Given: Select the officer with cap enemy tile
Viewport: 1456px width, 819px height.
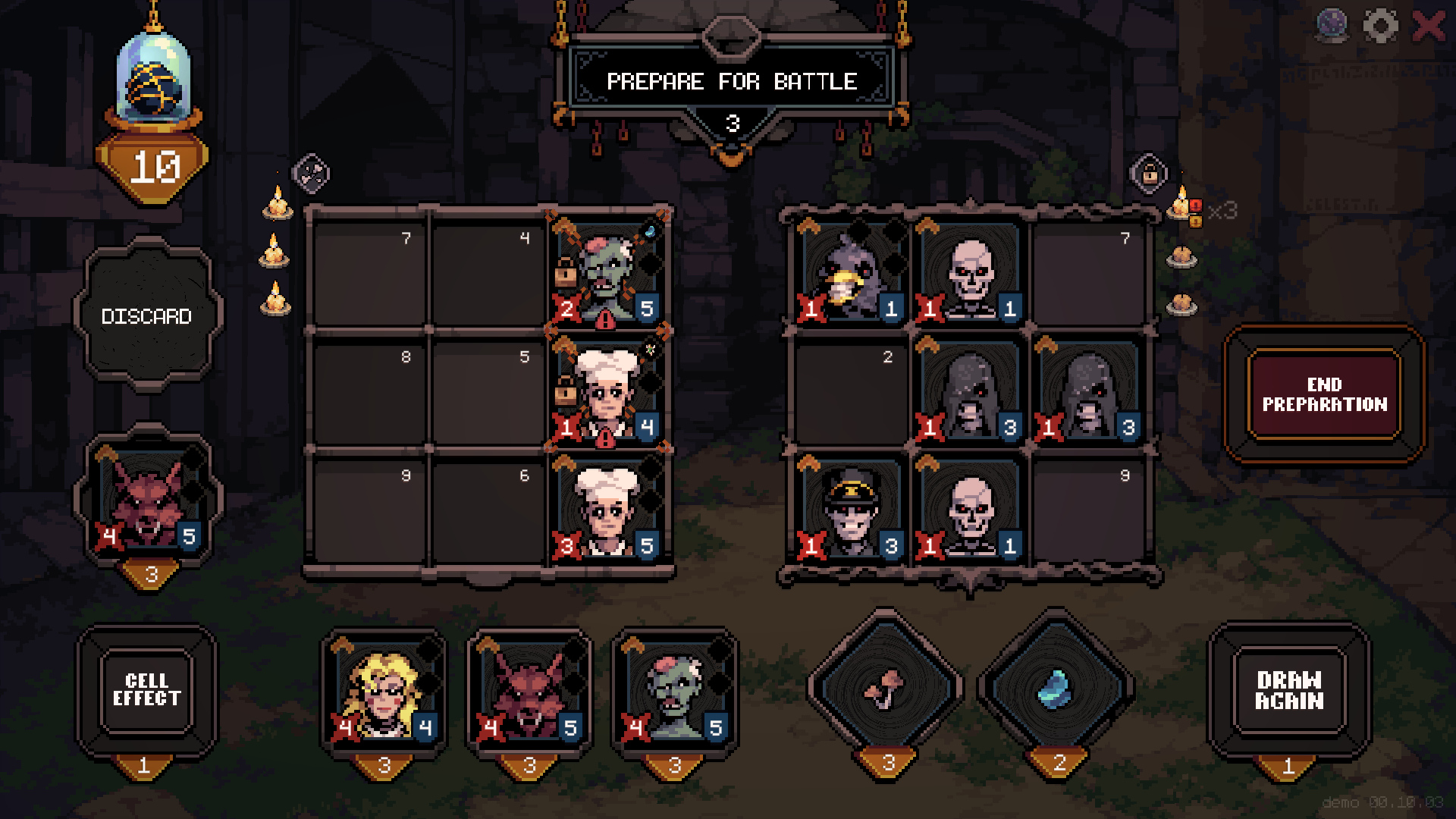Looking at the screenshot, I should [x=851, y=508].
